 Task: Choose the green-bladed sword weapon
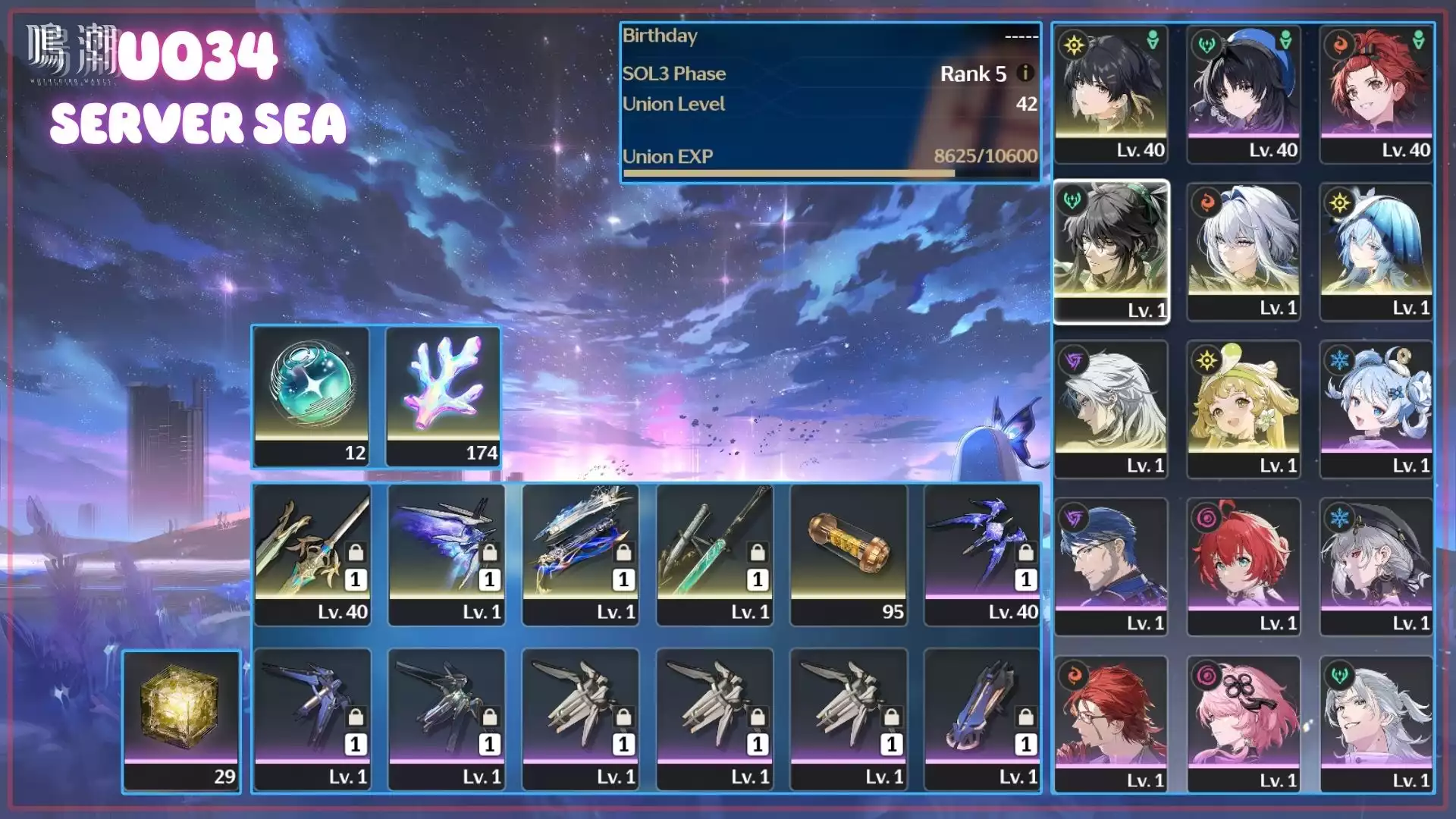[x=714, y=554]
